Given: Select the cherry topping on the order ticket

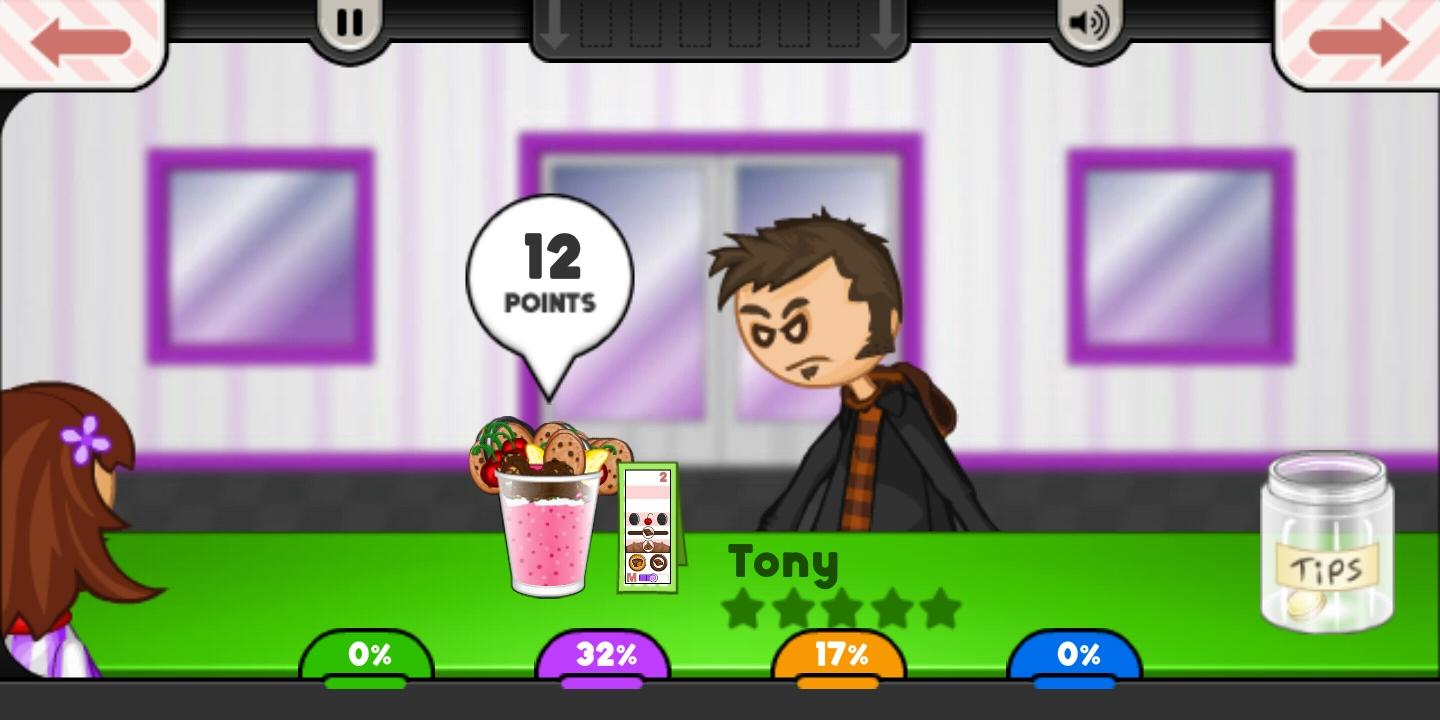Looking at the screenshot, I should tap(649, 519).
